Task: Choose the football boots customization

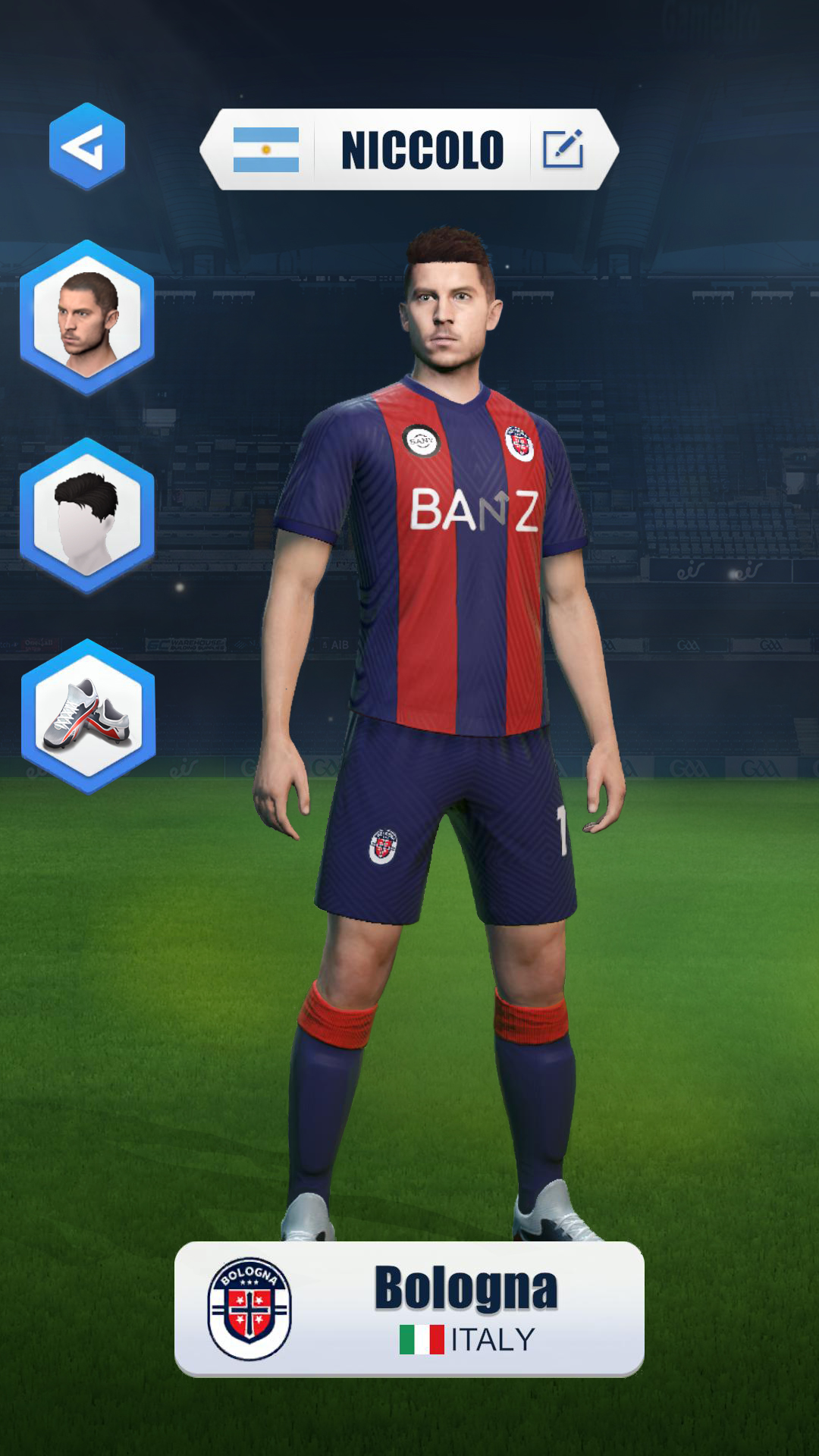Action: [x=88, y=717]
